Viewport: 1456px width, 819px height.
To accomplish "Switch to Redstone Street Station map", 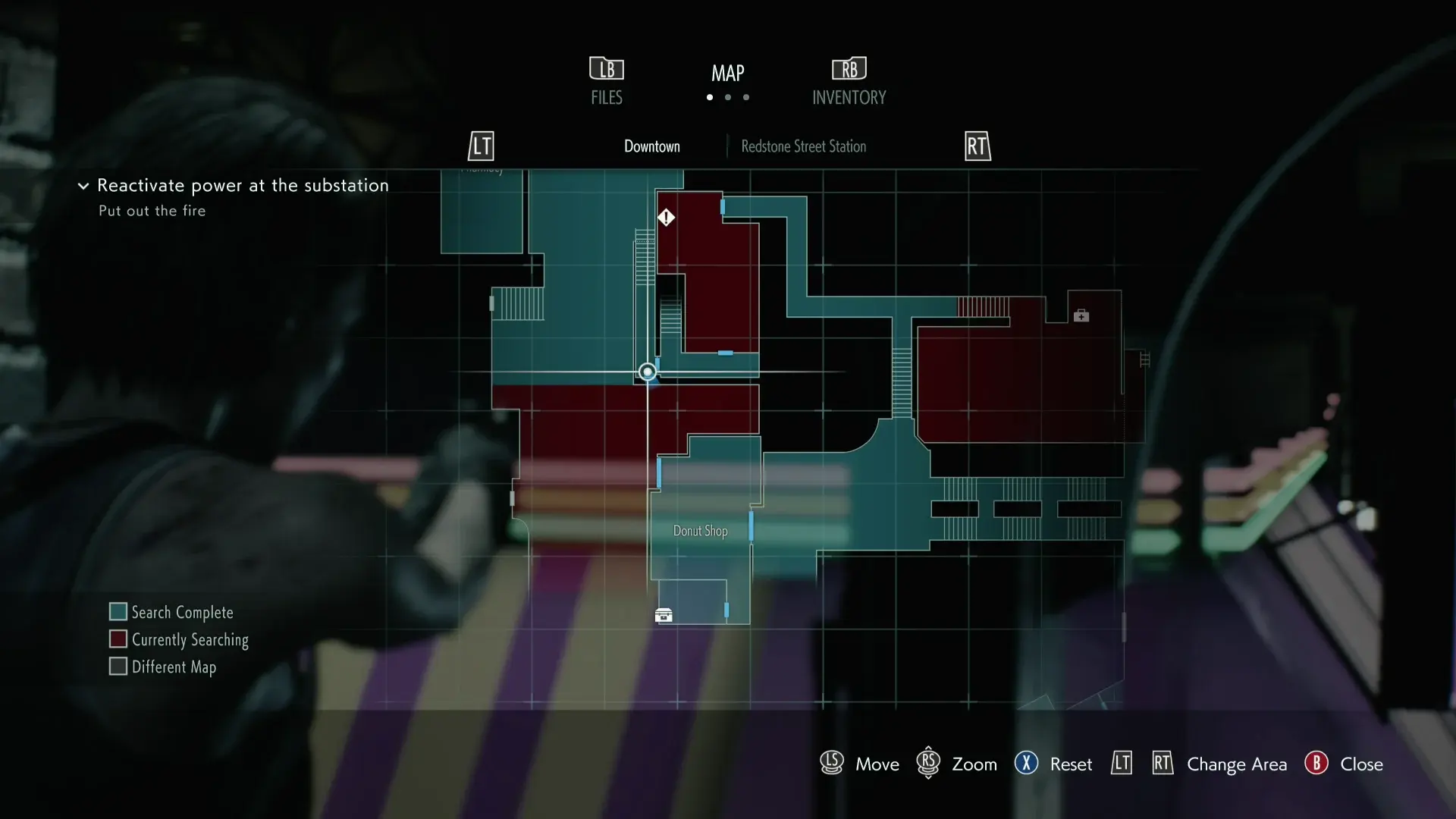I will (x=803, y=146).
